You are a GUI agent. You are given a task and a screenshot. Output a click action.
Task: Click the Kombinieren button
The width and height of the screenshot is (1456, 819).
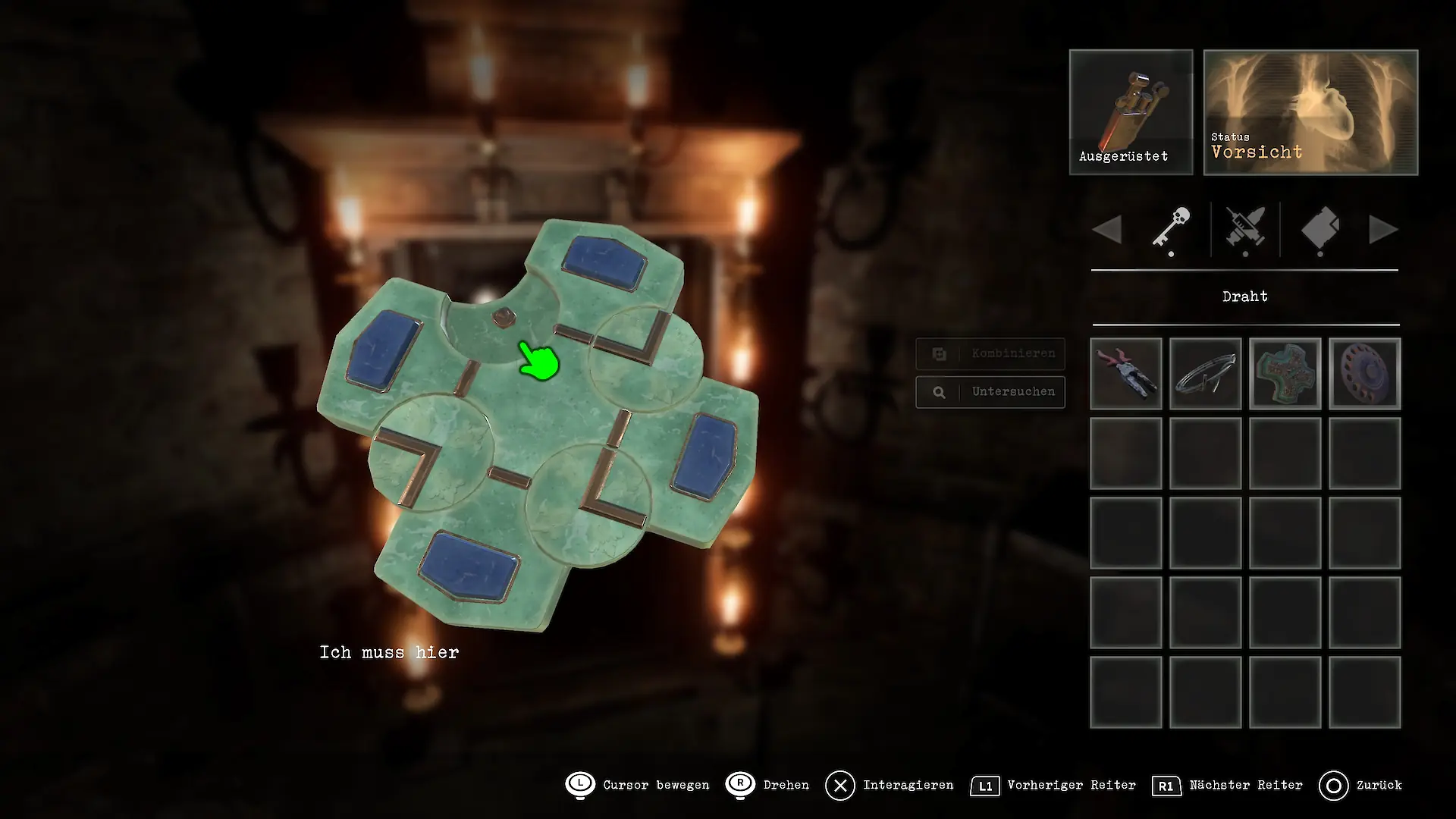[990, 353]
